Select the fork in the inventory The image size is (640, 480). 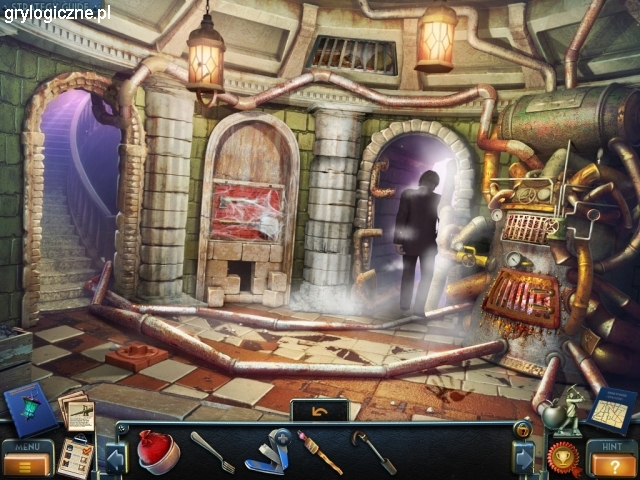tap(211, 450)
